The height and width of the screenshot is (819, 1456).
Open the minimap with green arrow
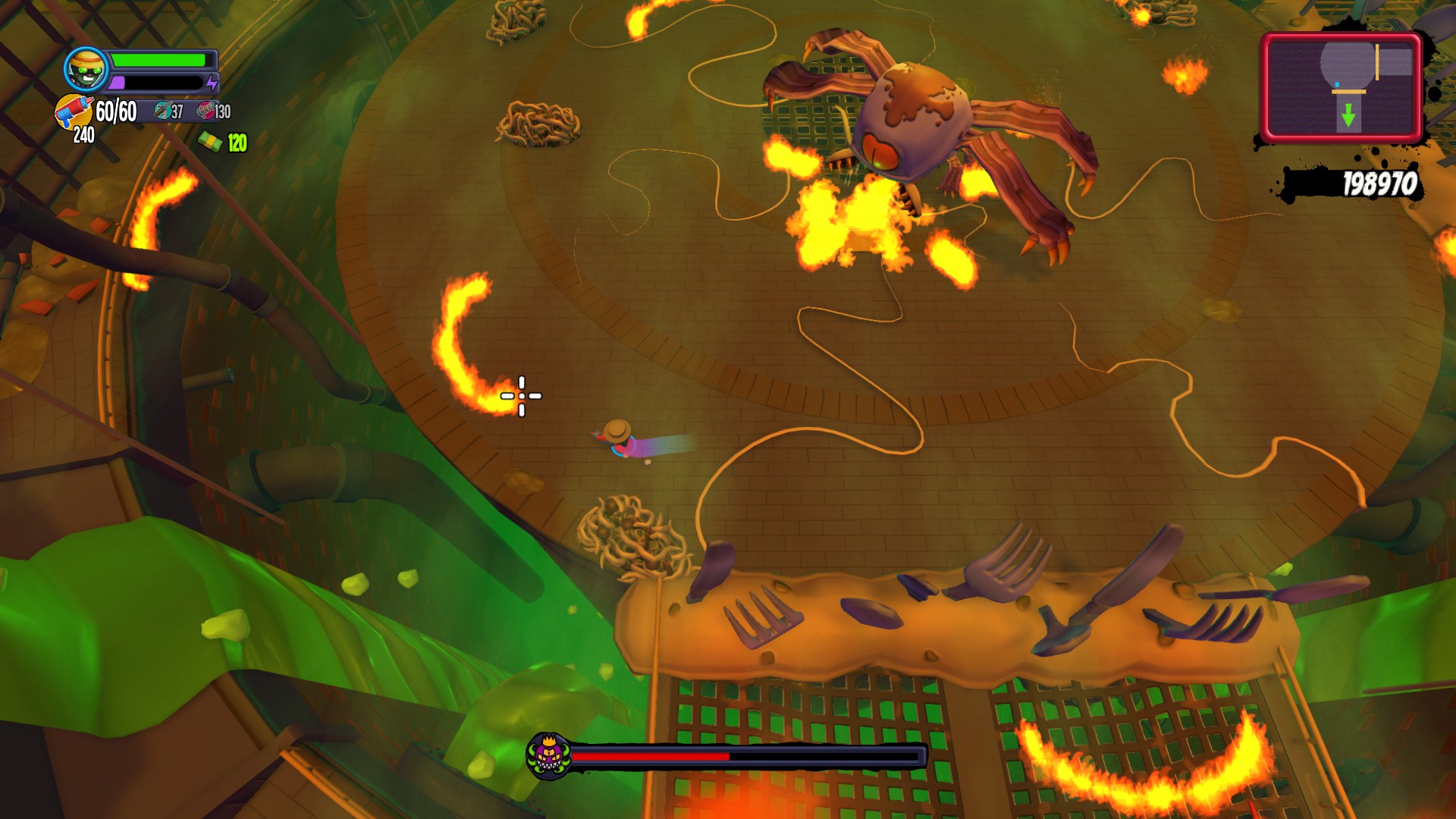coord(1341,87)
